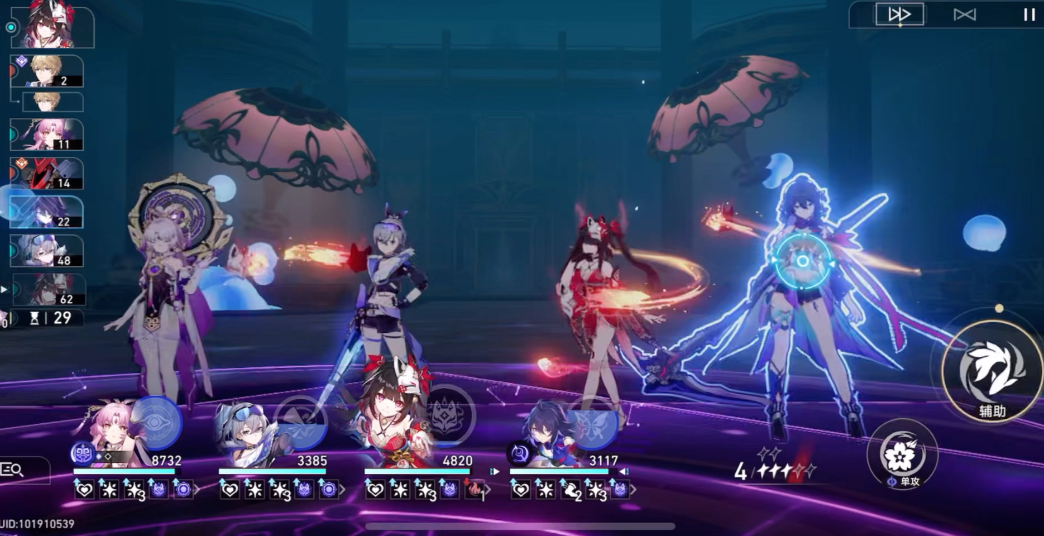
Task: Use the 单攻 basic attack
Action: click(x=902, y=455)
